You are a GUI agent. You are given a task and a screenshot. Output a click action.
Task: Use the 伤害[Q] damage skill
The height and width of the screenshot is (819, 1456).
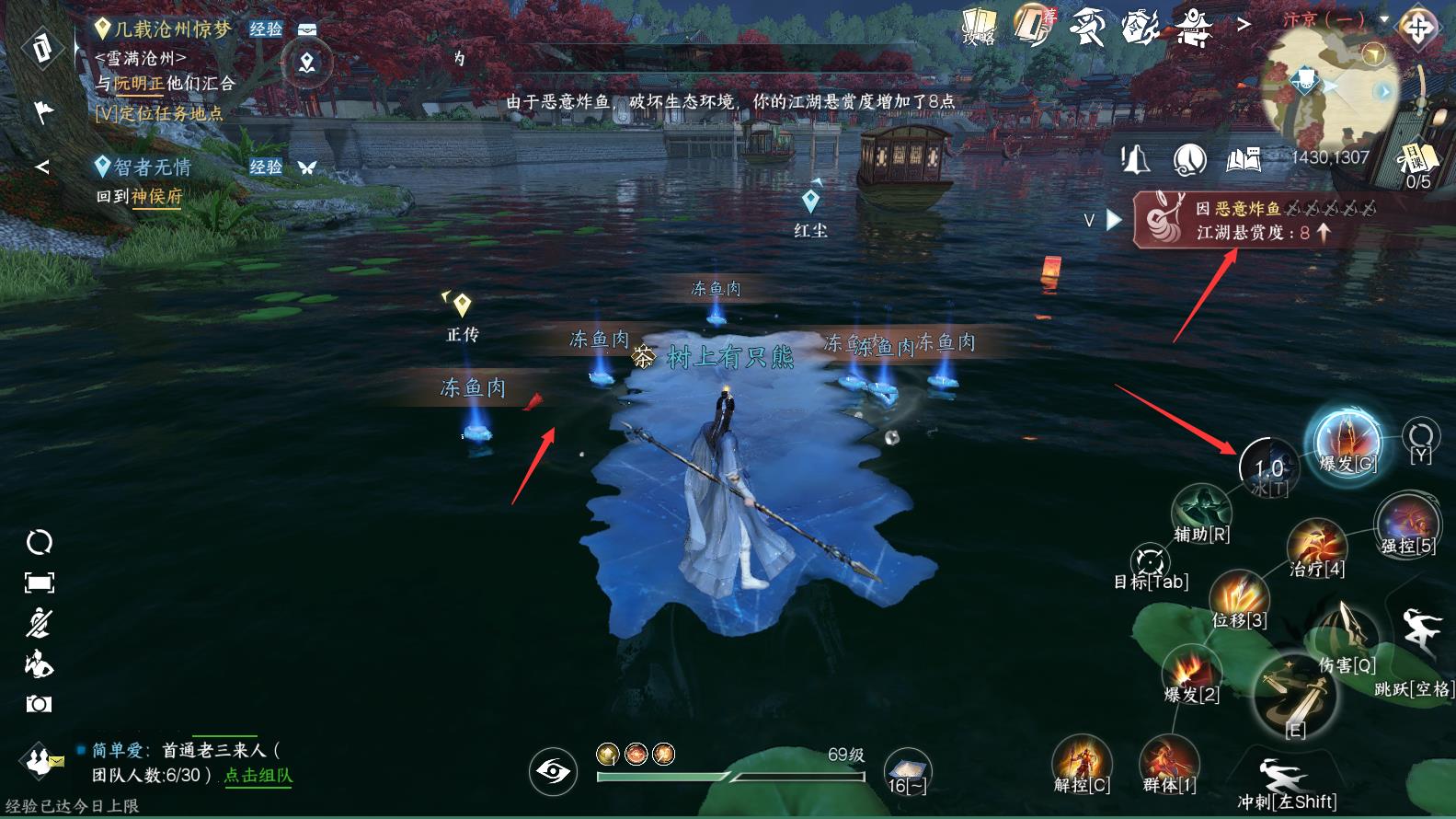point(1347,637)
